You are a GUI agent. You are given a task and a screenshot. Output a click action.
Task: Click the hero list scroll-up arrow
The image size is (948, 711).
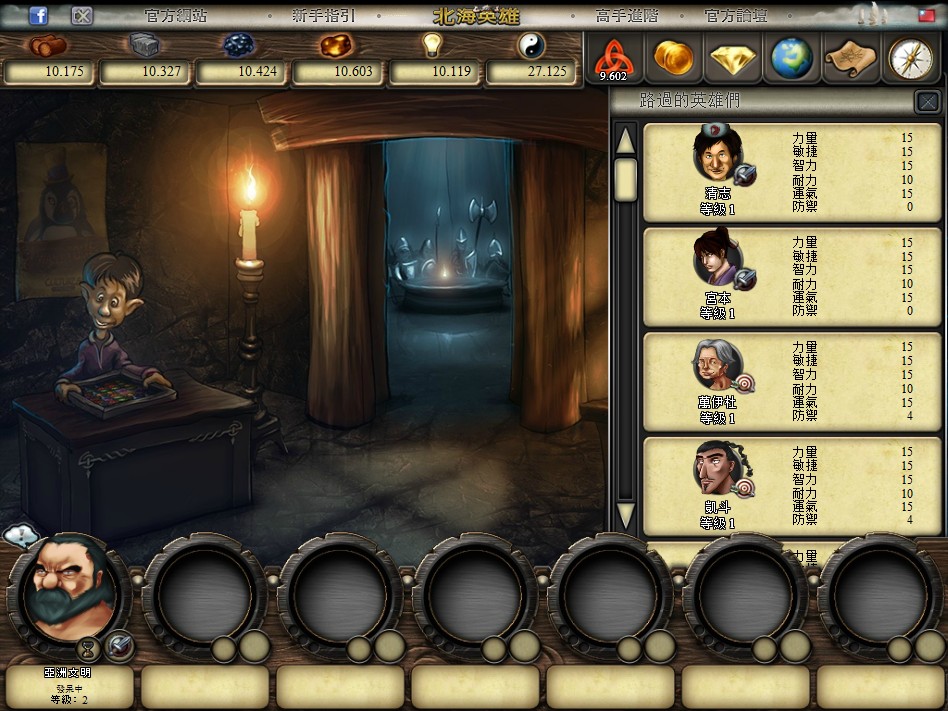coord(626,140)
